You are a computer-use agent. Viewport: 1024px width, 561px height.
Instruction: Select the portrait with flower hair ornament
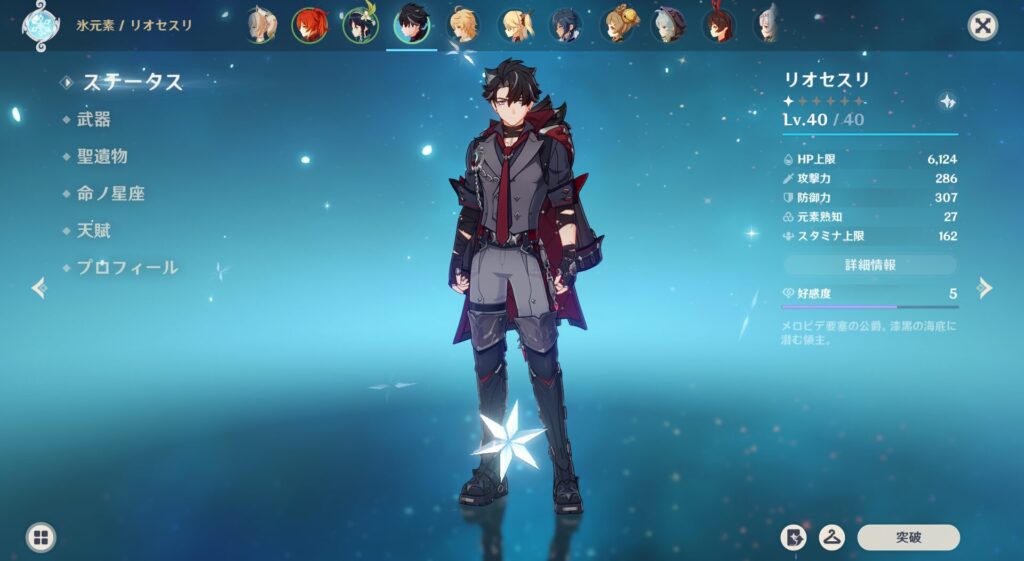pyautogui.click(x=360, y=25)
